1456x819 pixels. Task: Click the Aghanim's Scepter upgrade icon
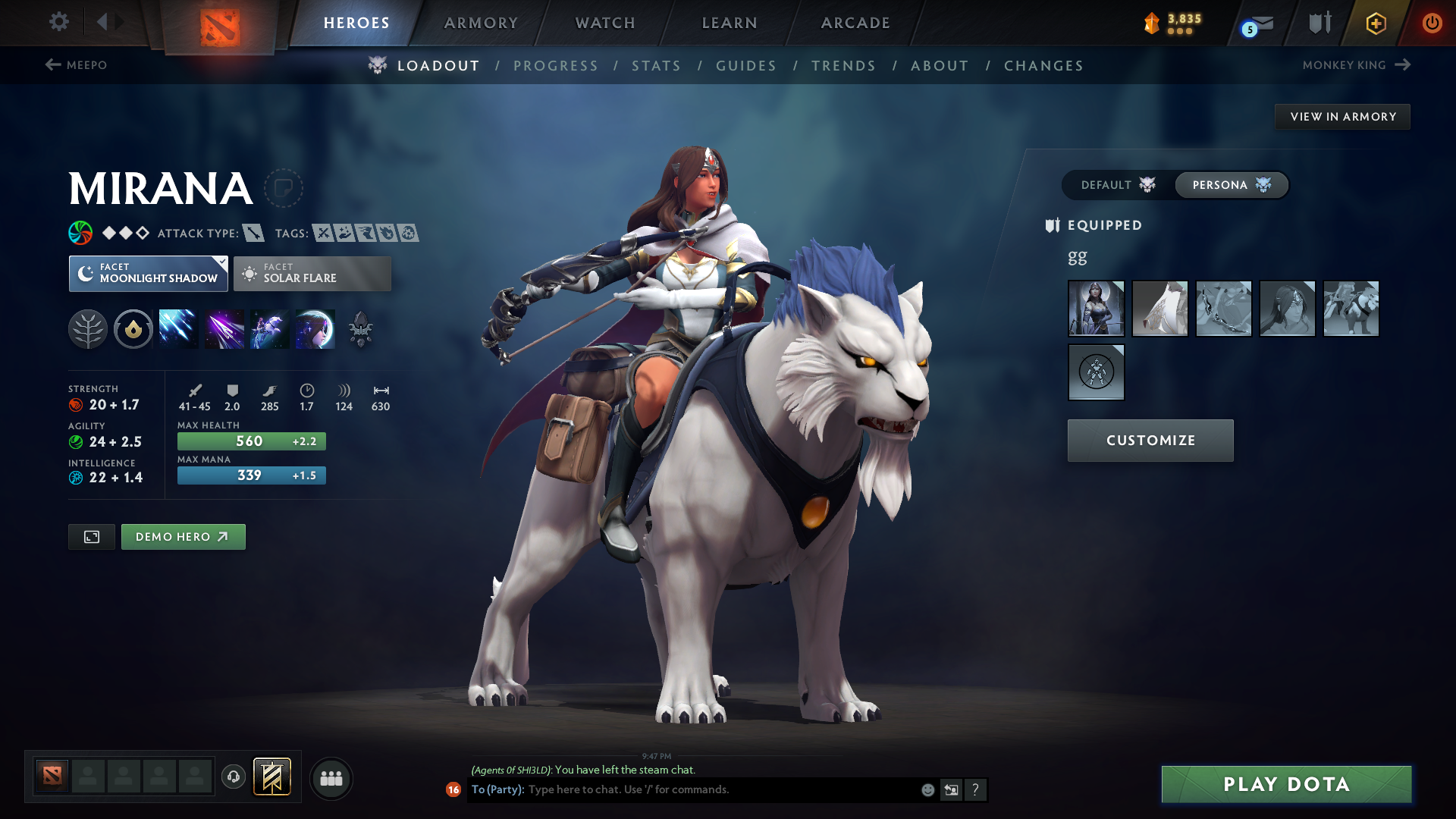coord(360,328)
